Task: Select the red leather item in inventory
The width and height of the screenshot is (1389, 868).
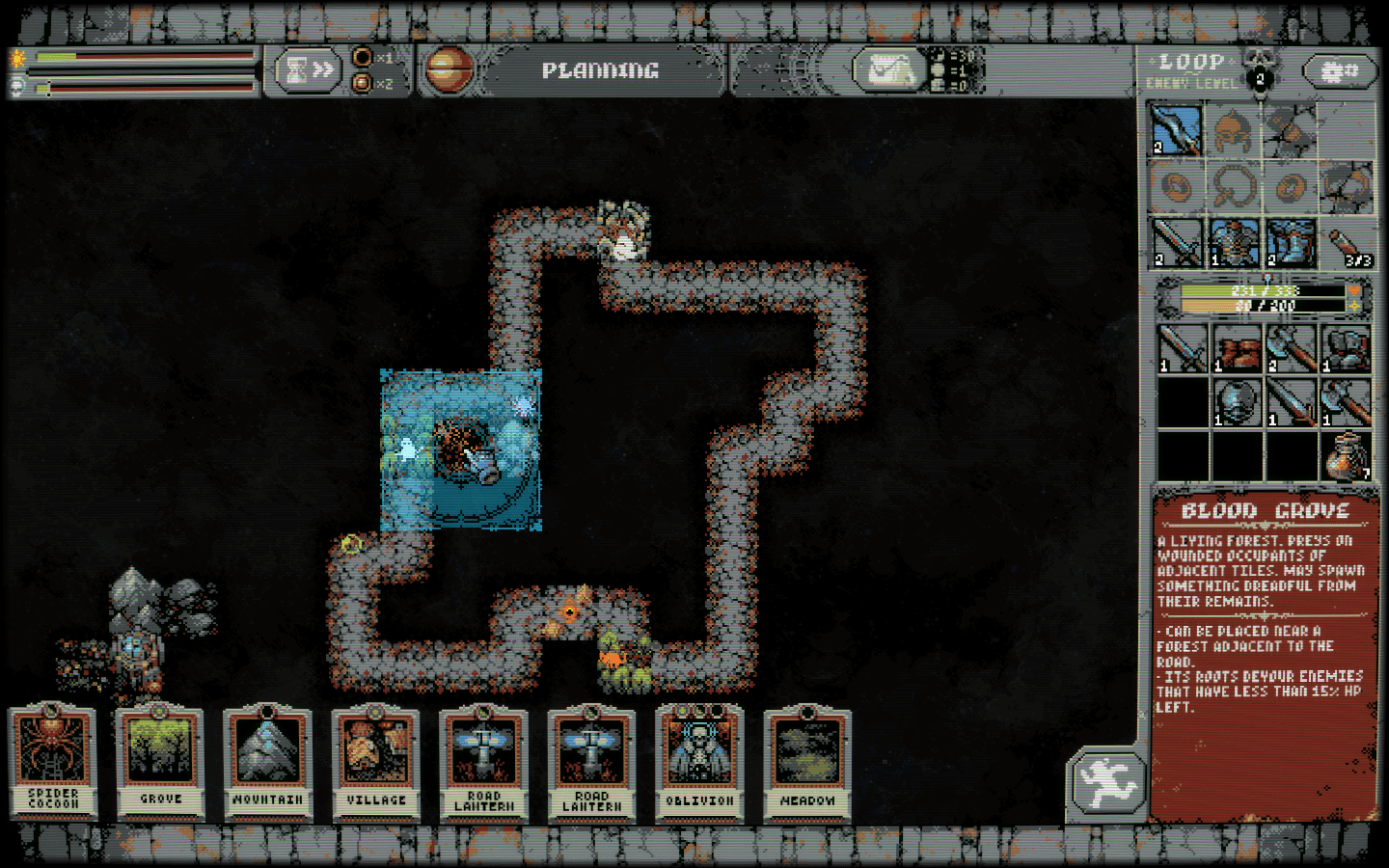Action: tap(1237, 348)
